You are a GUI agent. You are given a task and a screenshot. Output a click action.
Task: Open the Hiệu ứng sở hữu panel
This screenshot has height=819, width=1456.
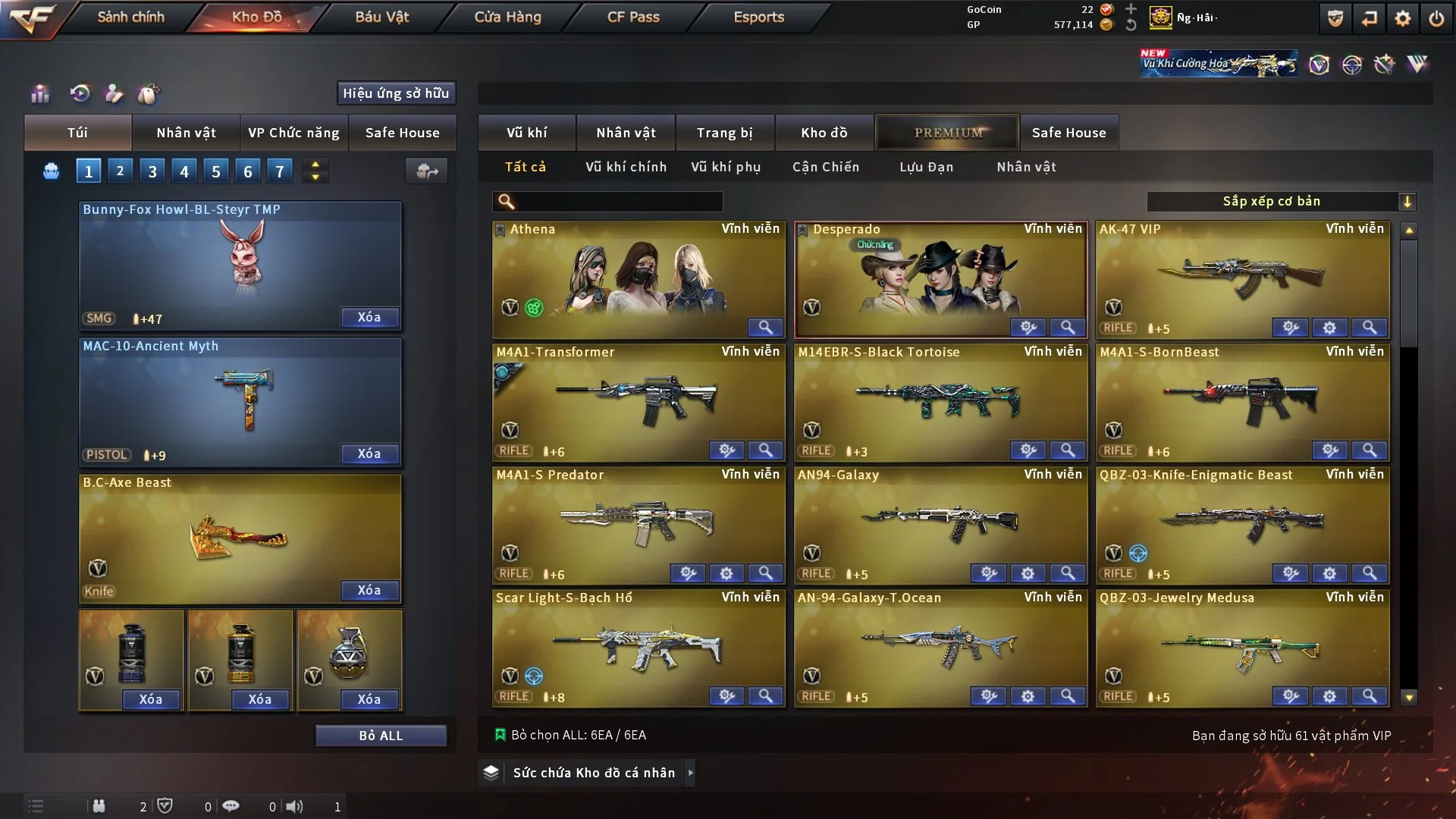tap(396, 93)
